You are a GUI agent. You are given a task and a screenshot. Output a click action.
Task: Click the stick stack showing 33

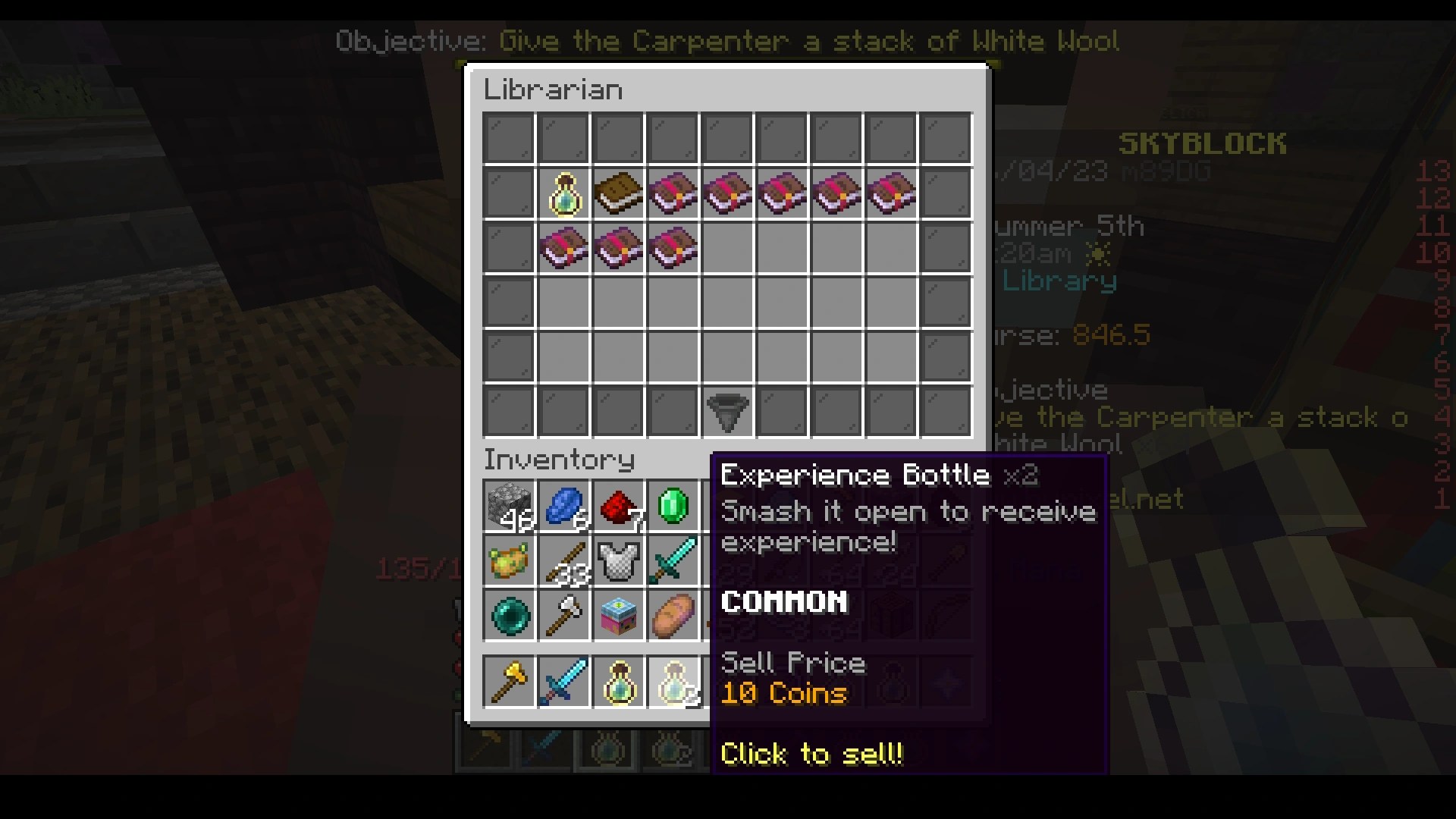point(563,560)
